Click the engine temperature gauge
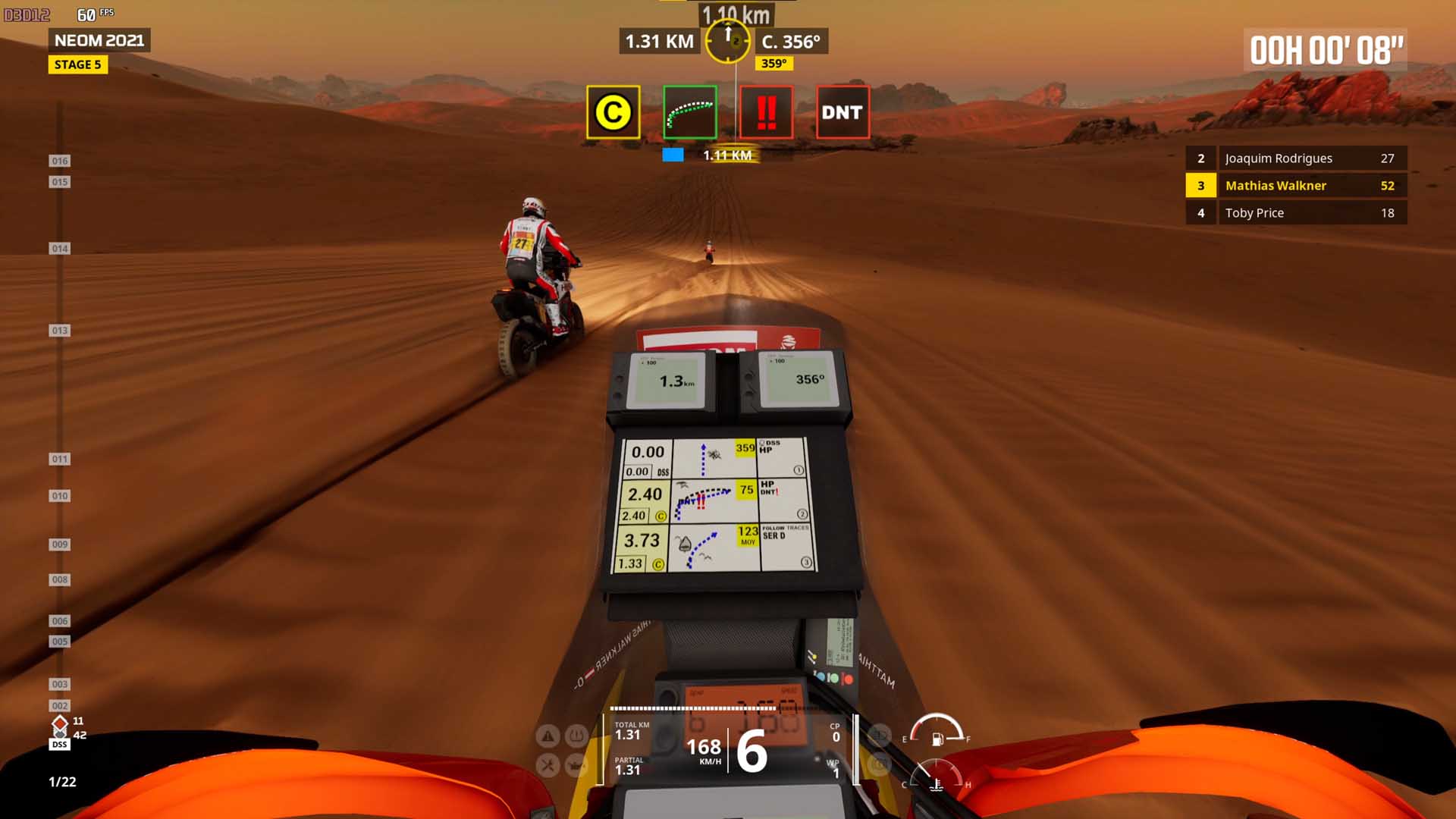Image resolution: width=1456 pixels, height=819 pixels. click(x=936, y=777)
